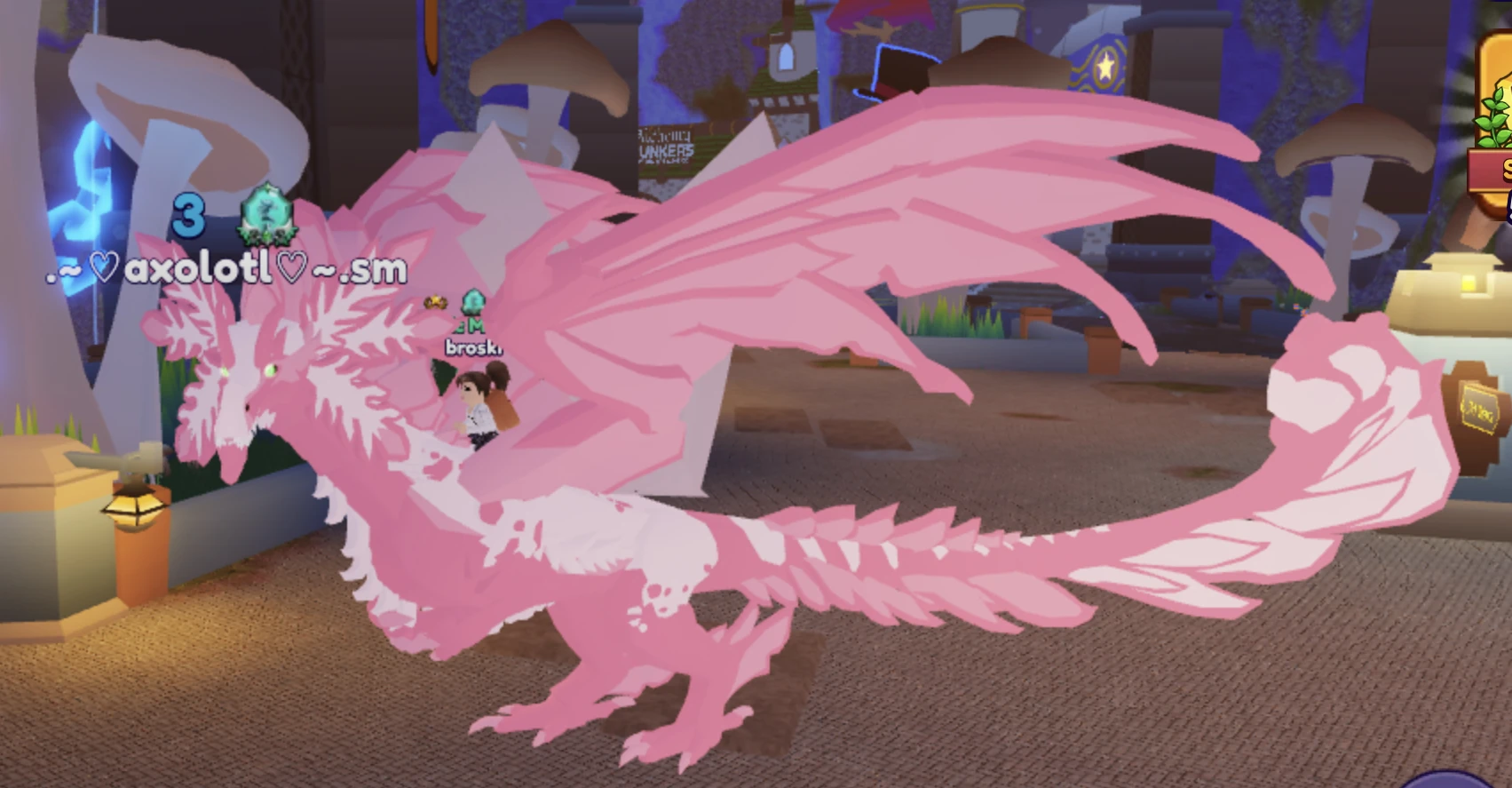Select broski's username label
The image size is (1512, 788).
point(474,348)
